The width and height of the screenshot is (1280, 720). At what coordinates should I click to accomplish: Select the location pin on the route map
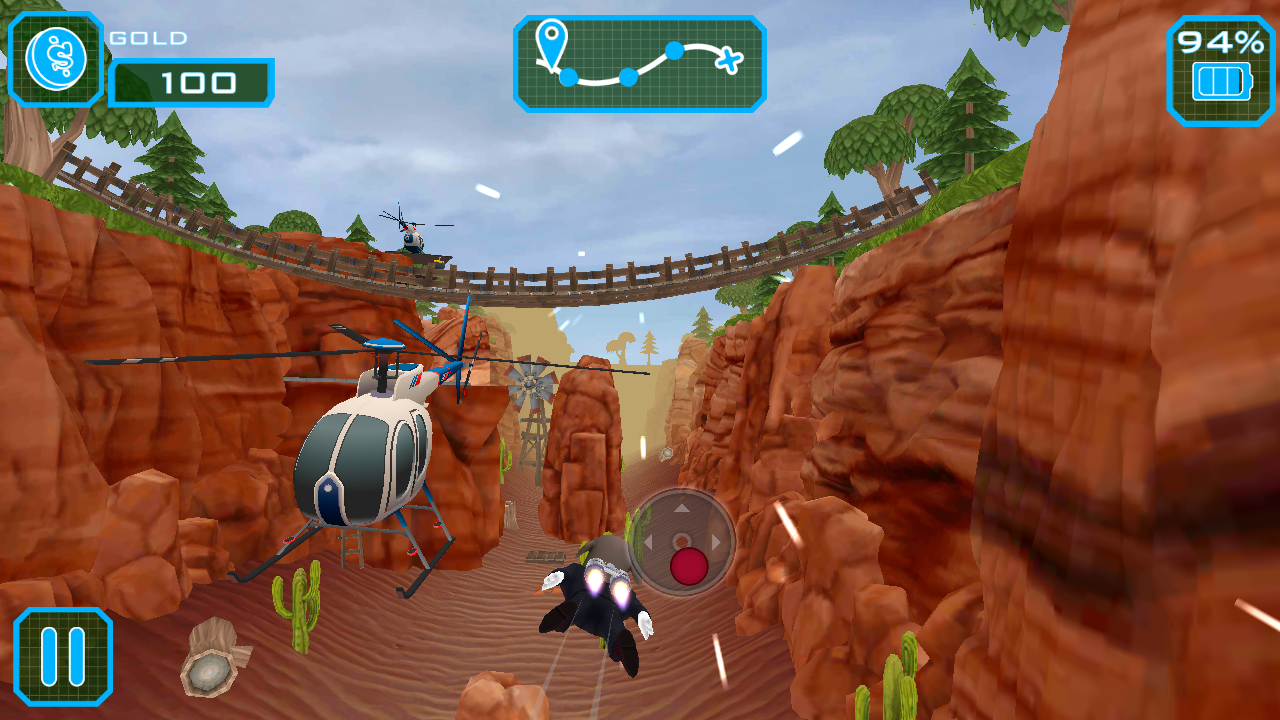(552, 40)
